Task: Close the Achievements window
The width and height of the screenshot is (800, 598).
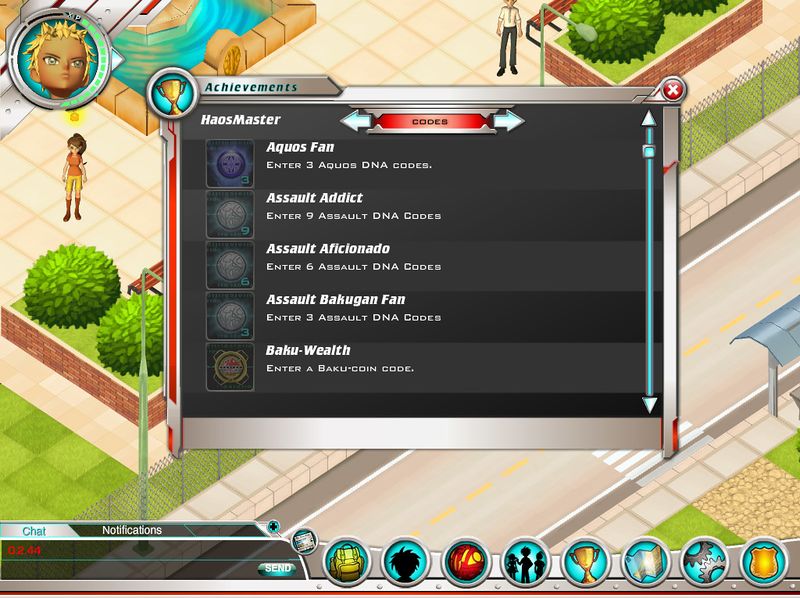Action: pos(673,91)
